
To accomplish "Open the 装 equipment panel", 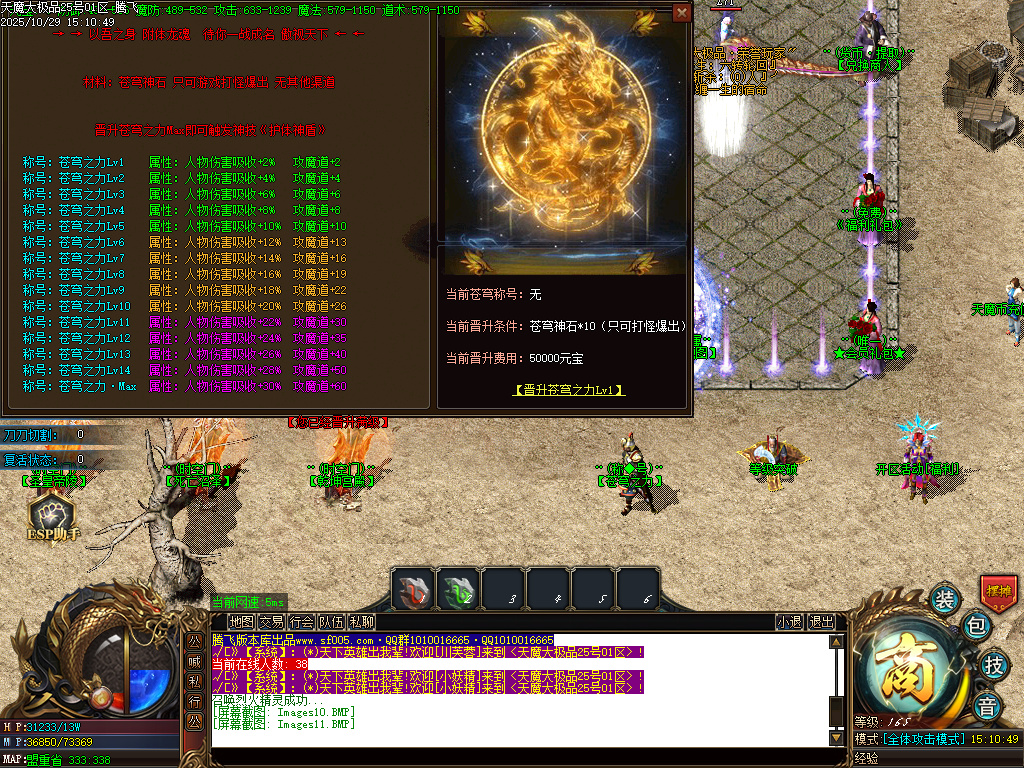I will click(x=944, y=599).
